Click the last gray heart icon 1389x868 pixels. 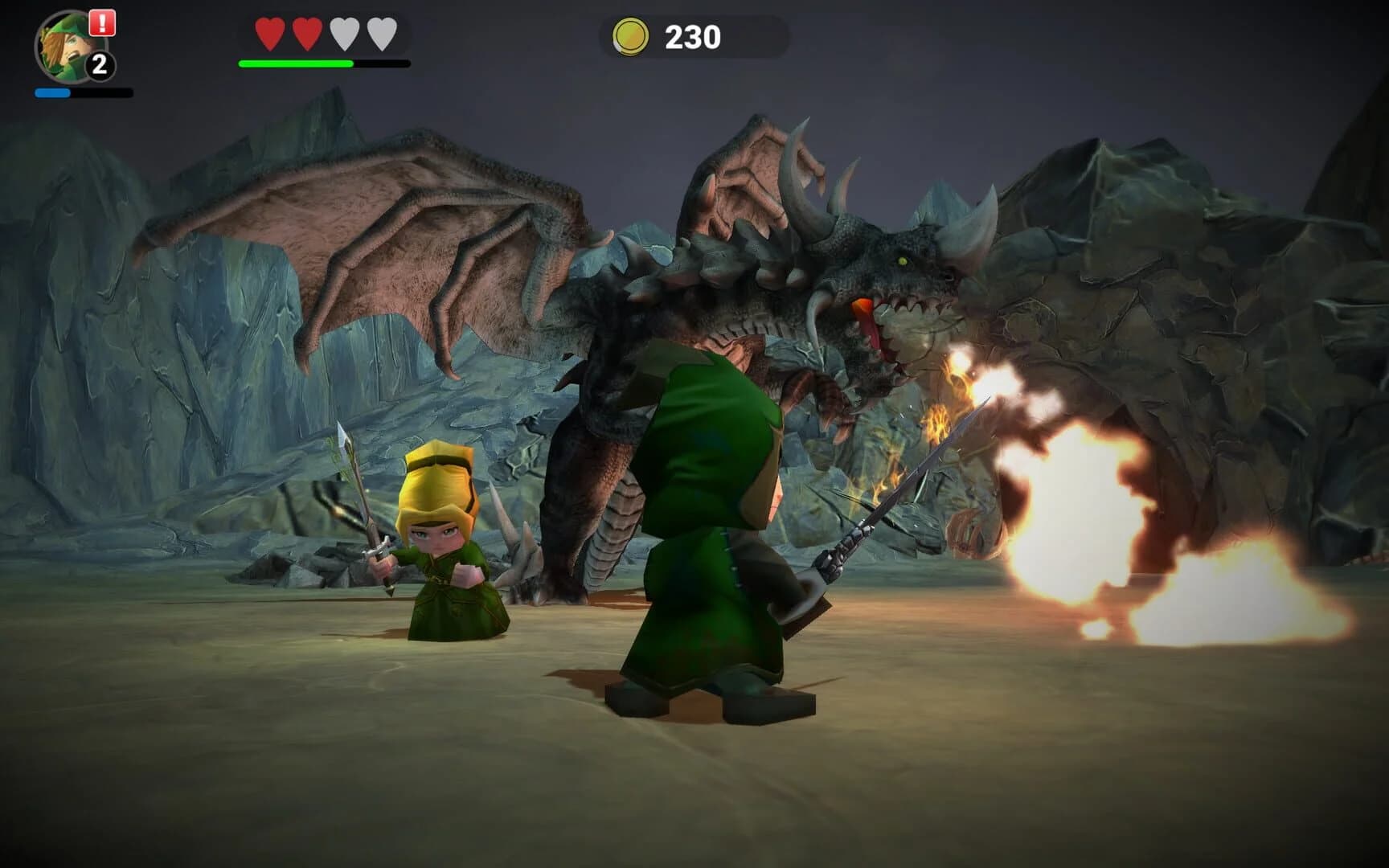tap(380, 34)
